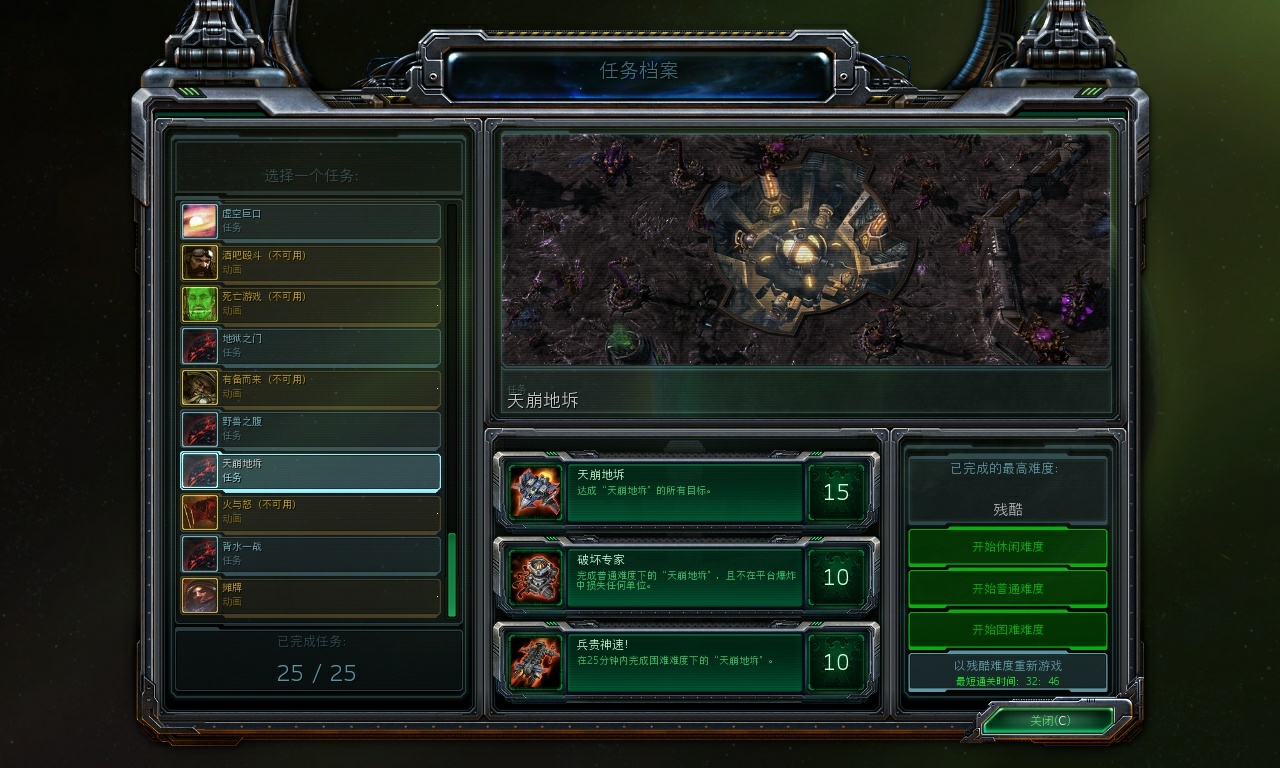The width and height of the screenshot is (1280, 768).
Task: Click the 死亡游戏 character portrait icon
Action: (x=199, y=303)
